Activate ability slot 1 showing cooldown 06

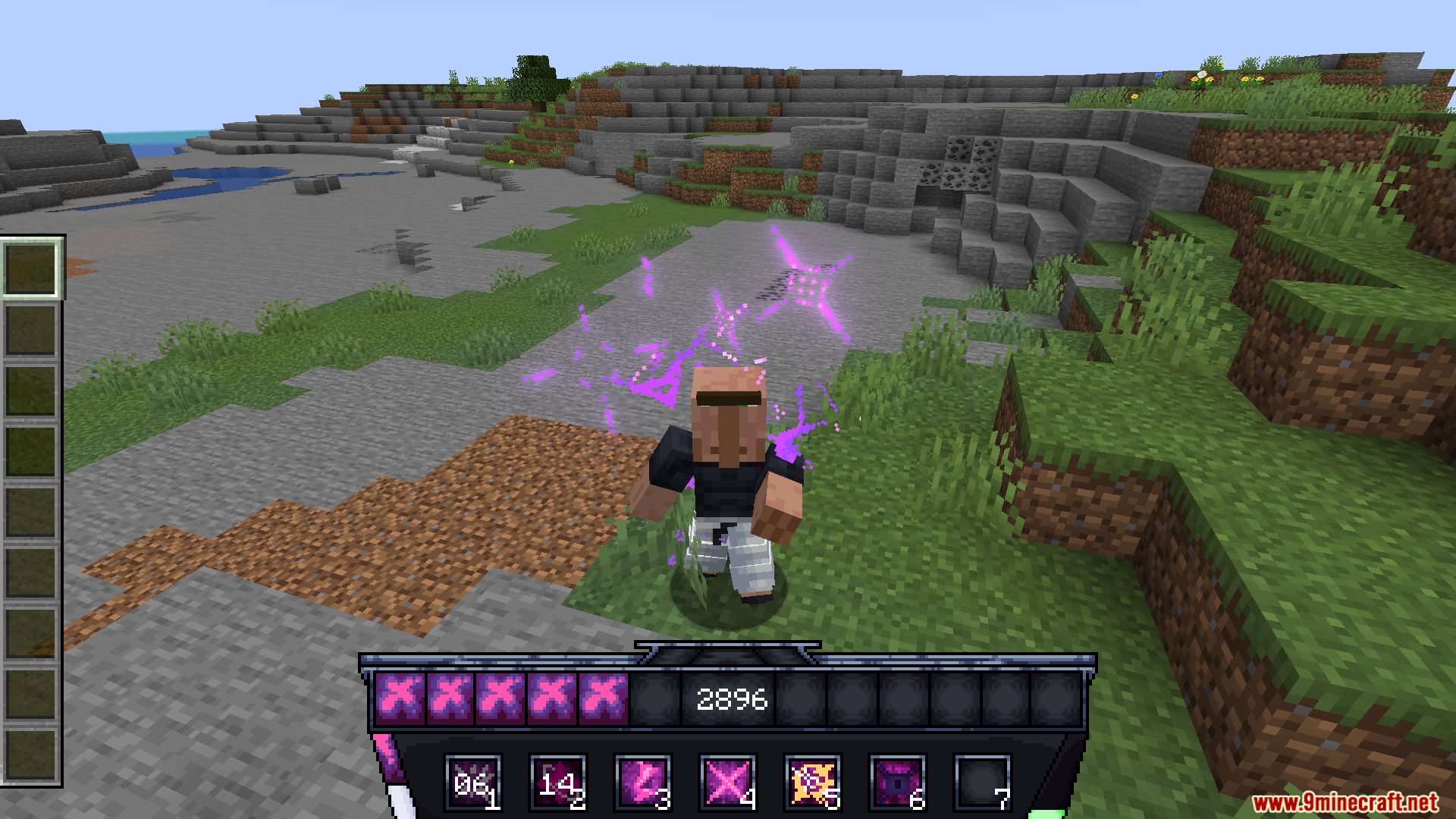click(472, 781)
